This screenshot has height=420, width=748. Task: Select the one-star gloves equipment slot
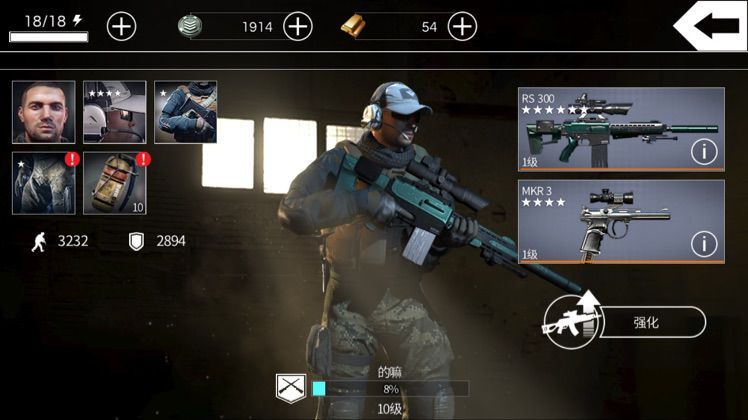click(185, 112)
